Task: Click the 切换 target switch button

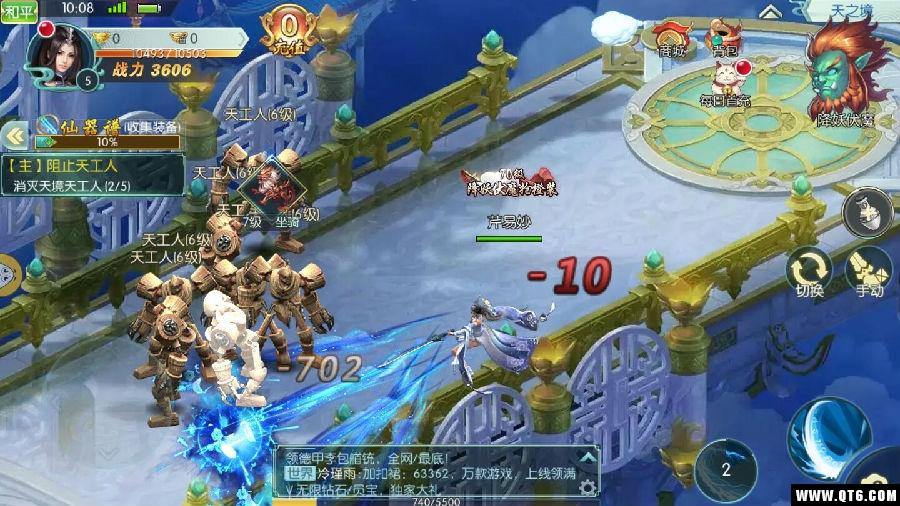Action: pyautogui.click(x=809, y=273)
